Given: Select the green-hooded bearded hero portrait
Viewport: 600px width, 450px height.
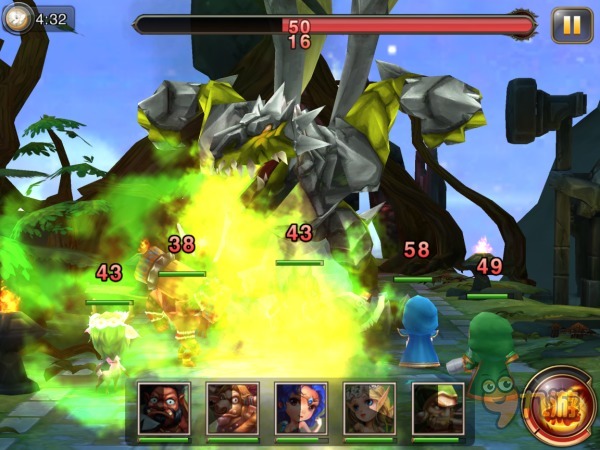Looking at the screenshot, I should [437, 409].
